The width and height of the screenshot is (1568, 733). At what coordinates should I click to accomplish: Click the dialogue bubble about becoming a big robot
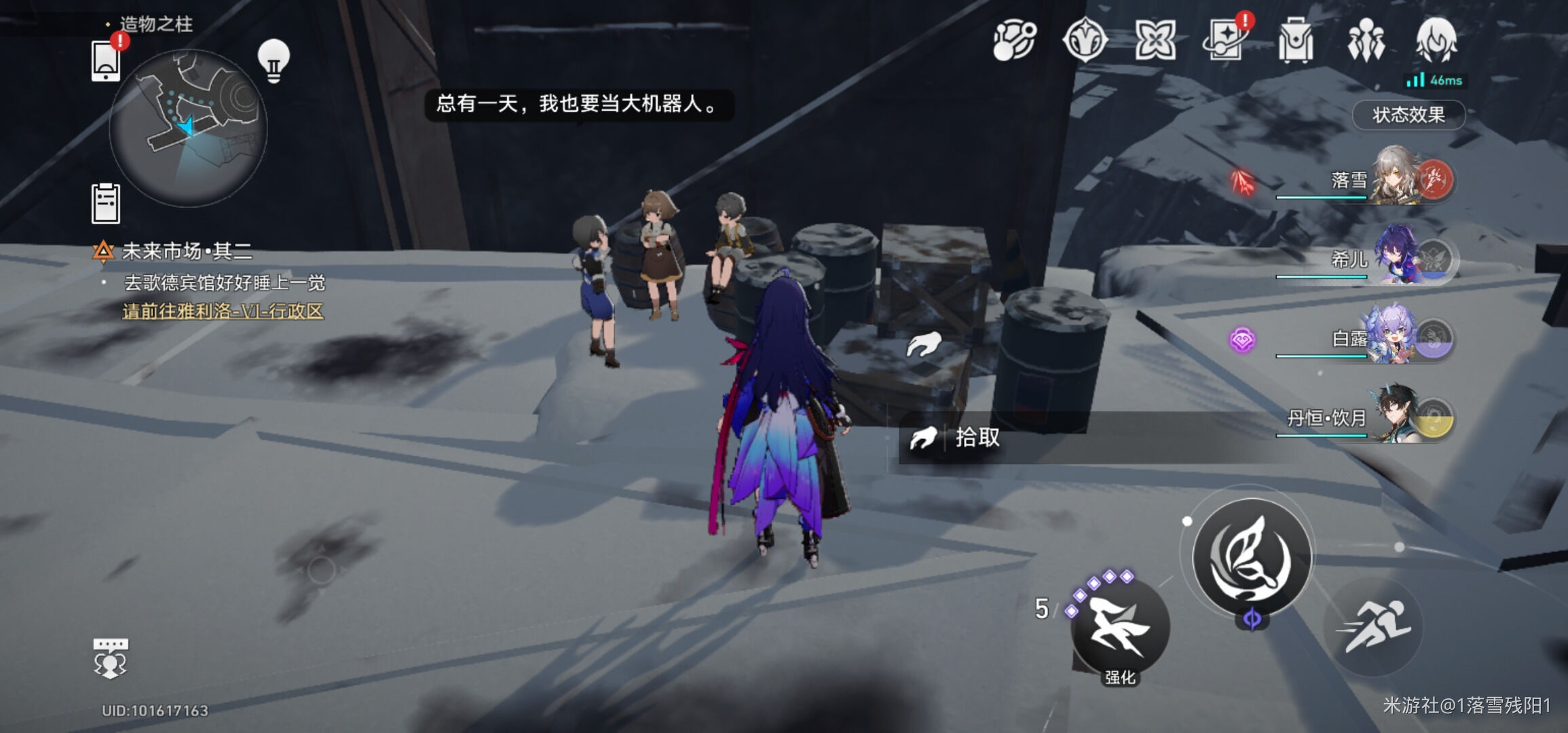(579, 104)
